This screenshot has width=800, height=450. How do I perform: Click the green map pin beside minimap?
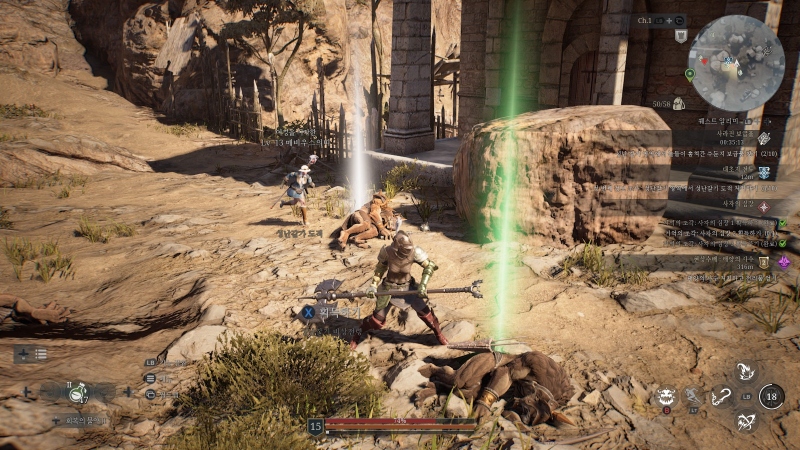tap(690, 74)
